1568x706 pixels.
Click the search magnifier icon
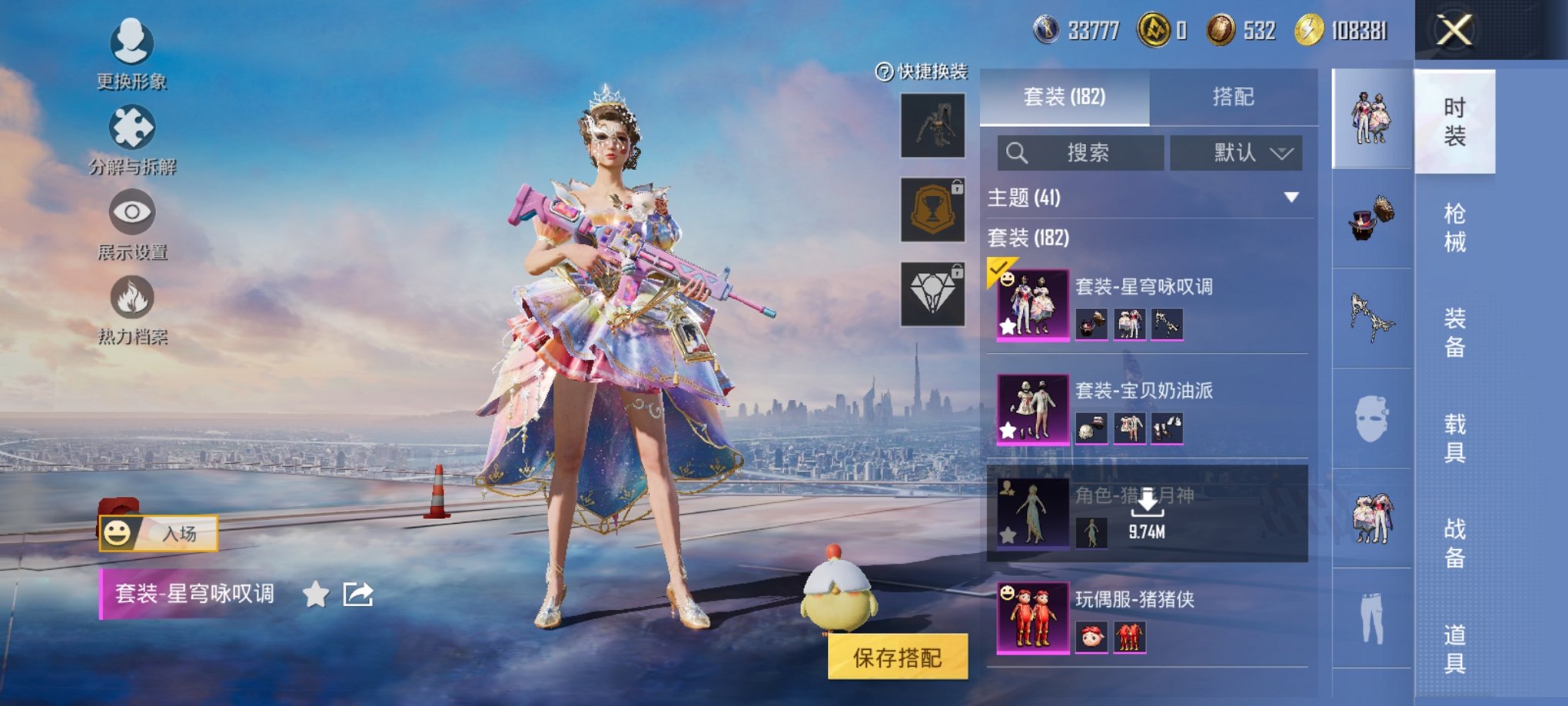coord(1020,152)
